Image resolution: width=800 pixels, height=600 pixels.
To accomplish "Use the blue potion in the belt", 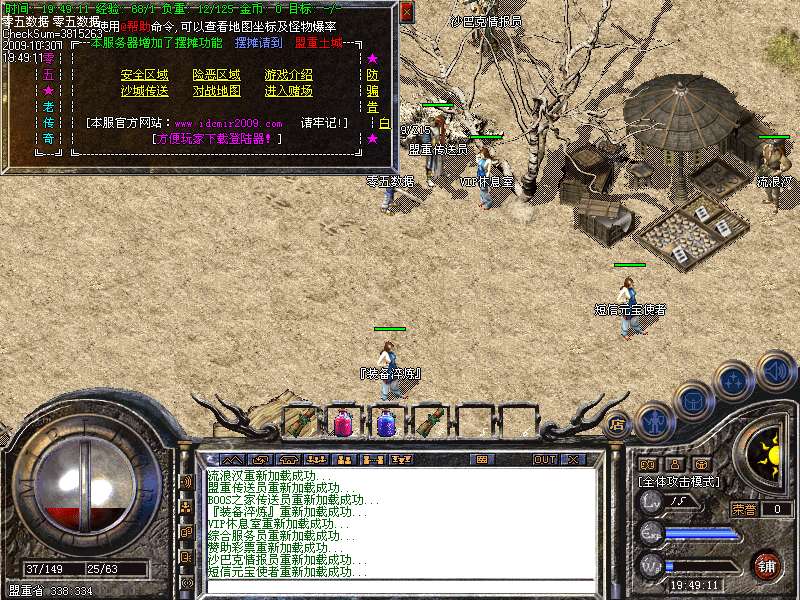I will [x=384, y=422].
